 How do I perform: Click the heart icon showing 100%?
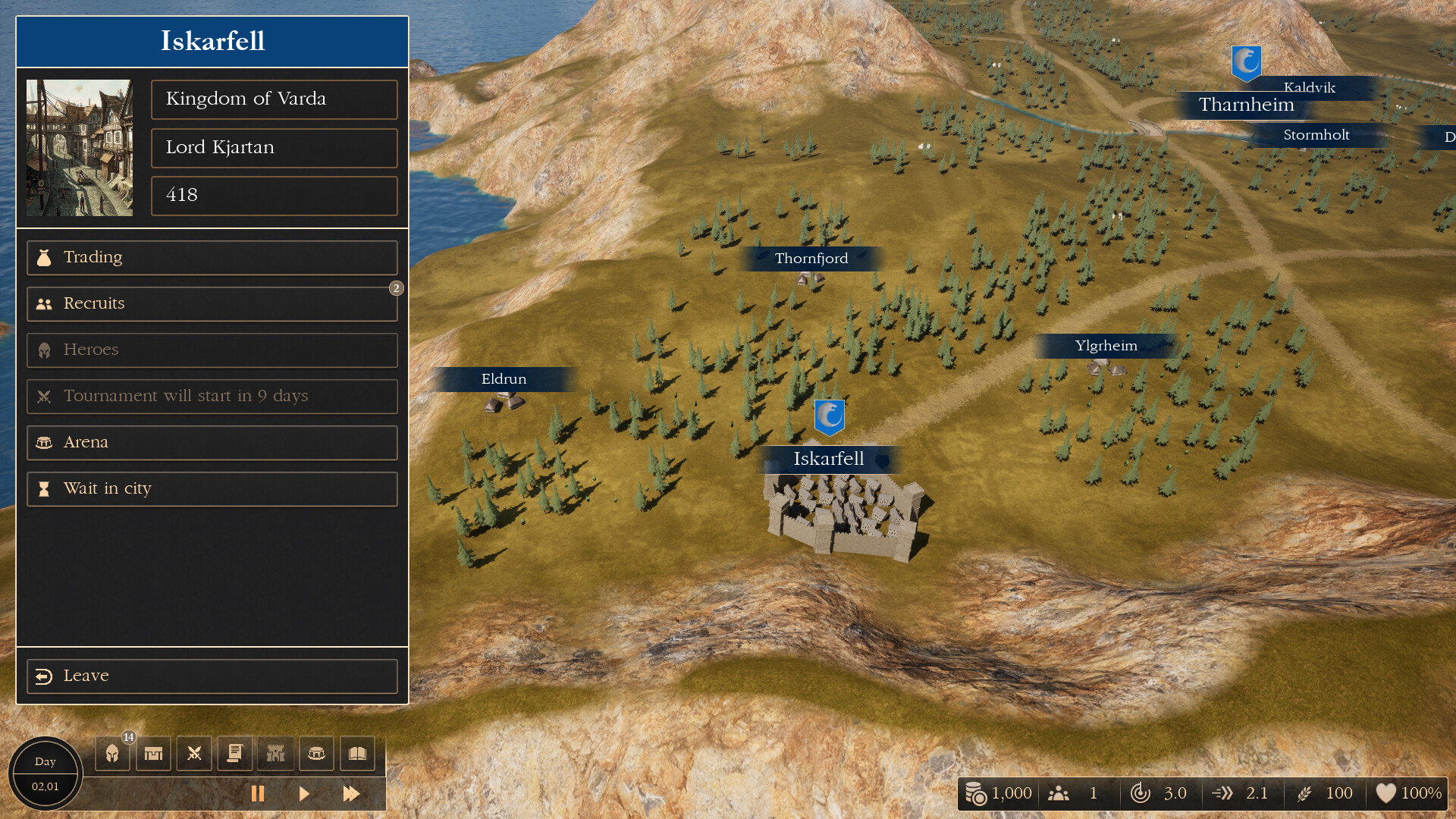pyautogui.click(x=1389, y=793)
